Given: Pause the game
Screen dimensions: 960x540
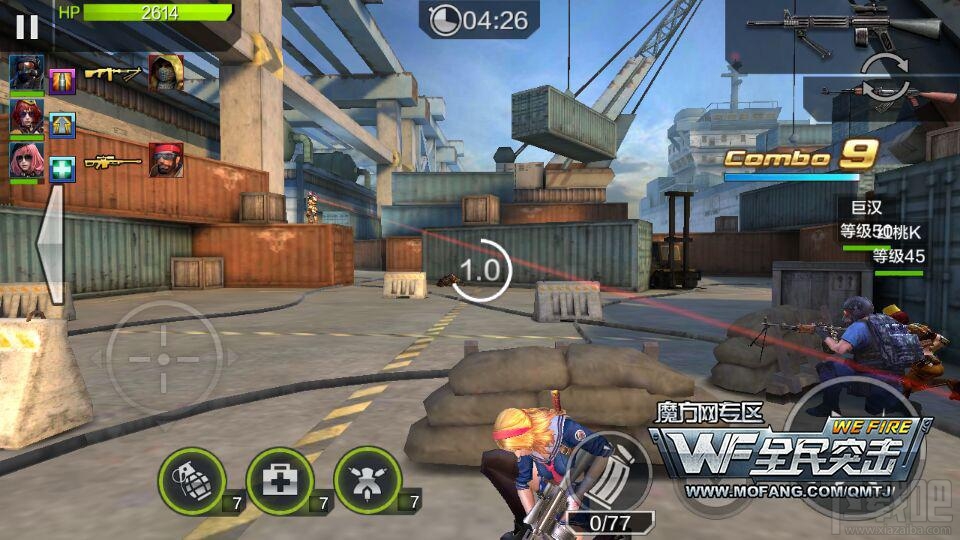Looking at the screenshot, I should pos(27,26).
